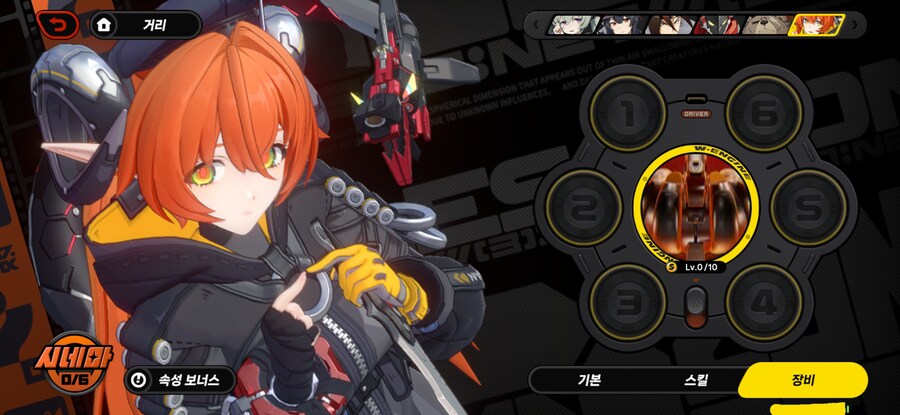
Task: Open the 속성 보너스 panel
Action: [180, 380]
